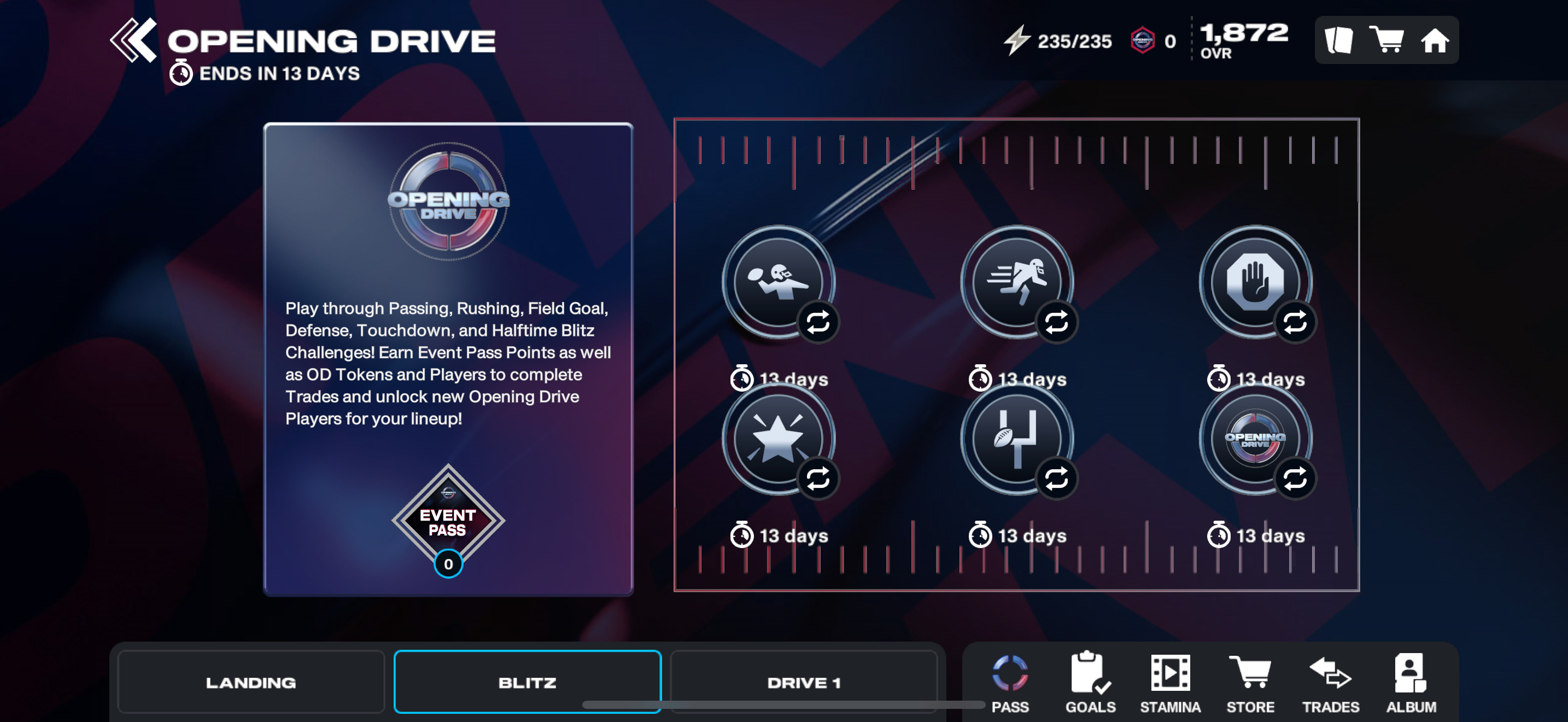1568x722 pixels.
Task: Open the card packs icon
Action: coord(1338,40)
